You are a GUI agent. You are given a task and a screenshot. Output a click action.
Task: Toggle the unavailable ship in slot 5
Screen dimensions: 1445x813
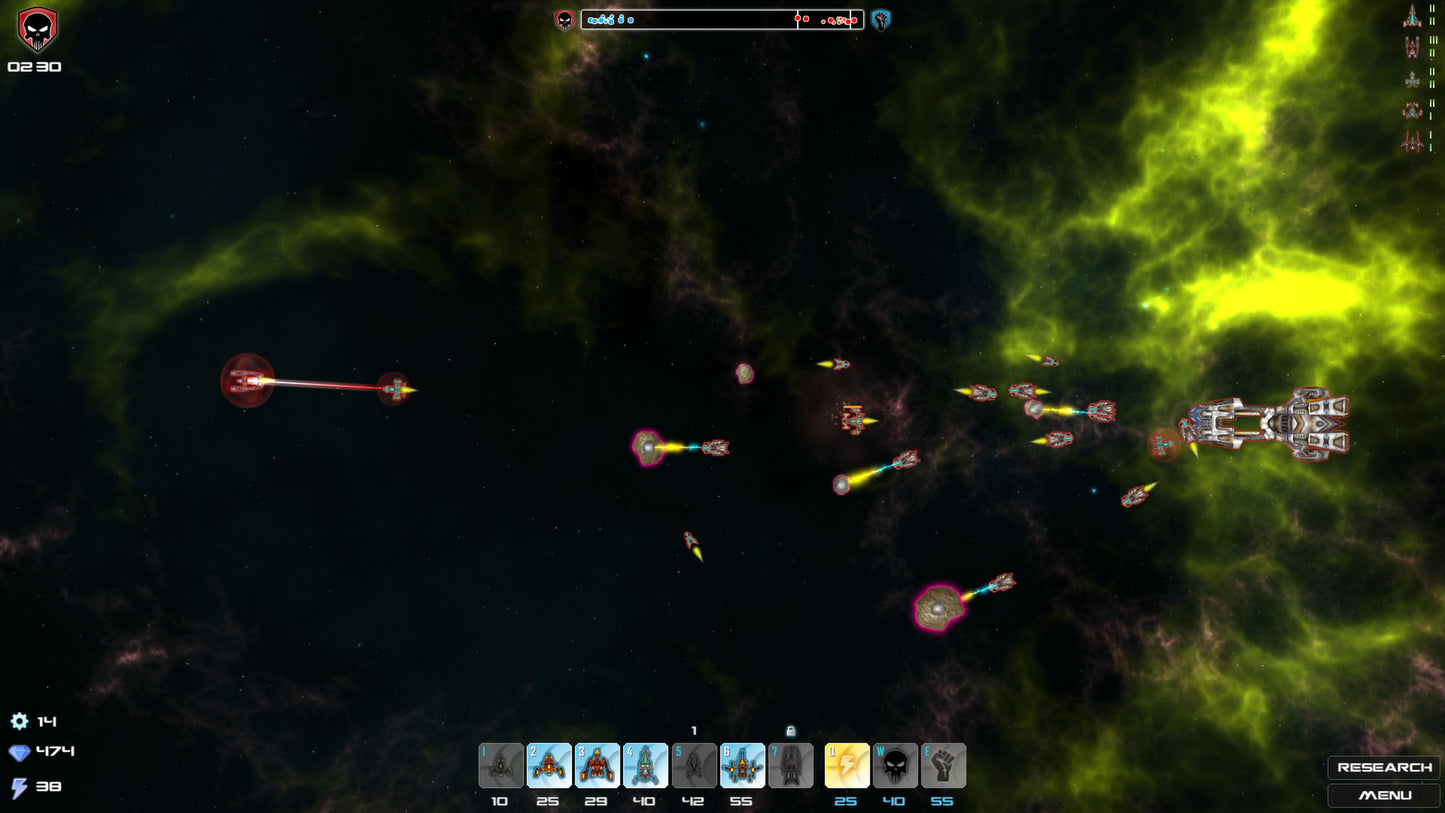[x=694, y=765]
